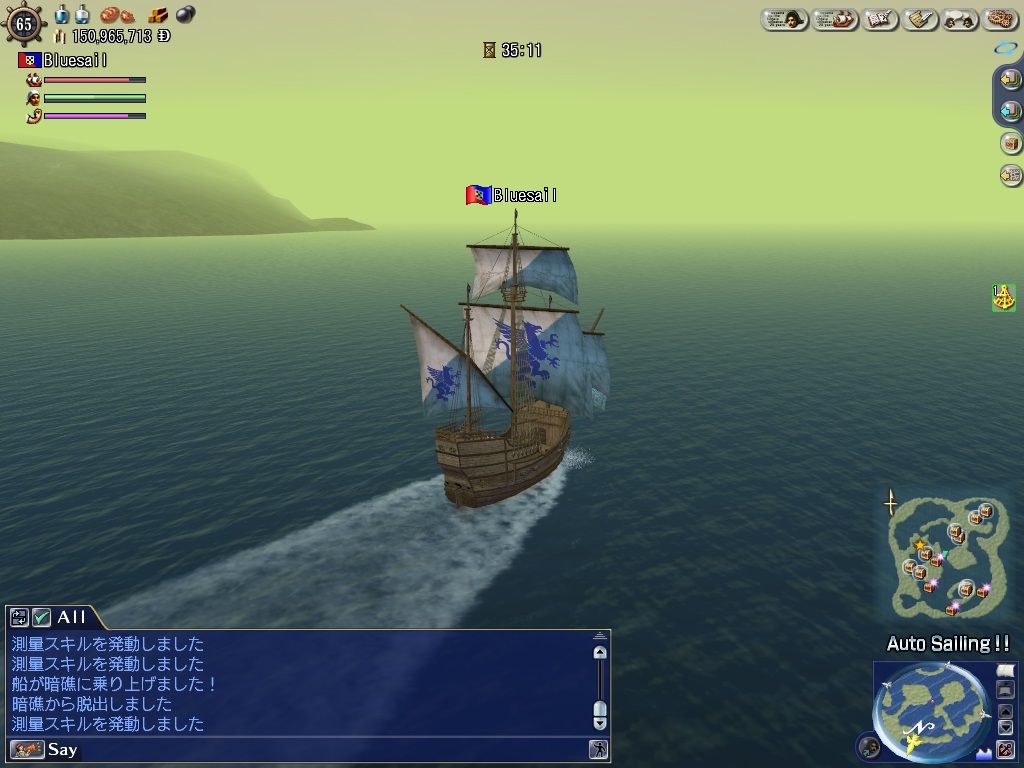Screen dimensions: 1024x768
Task: Click the up arrow beside the minimap
Action: pos(1006,712)
